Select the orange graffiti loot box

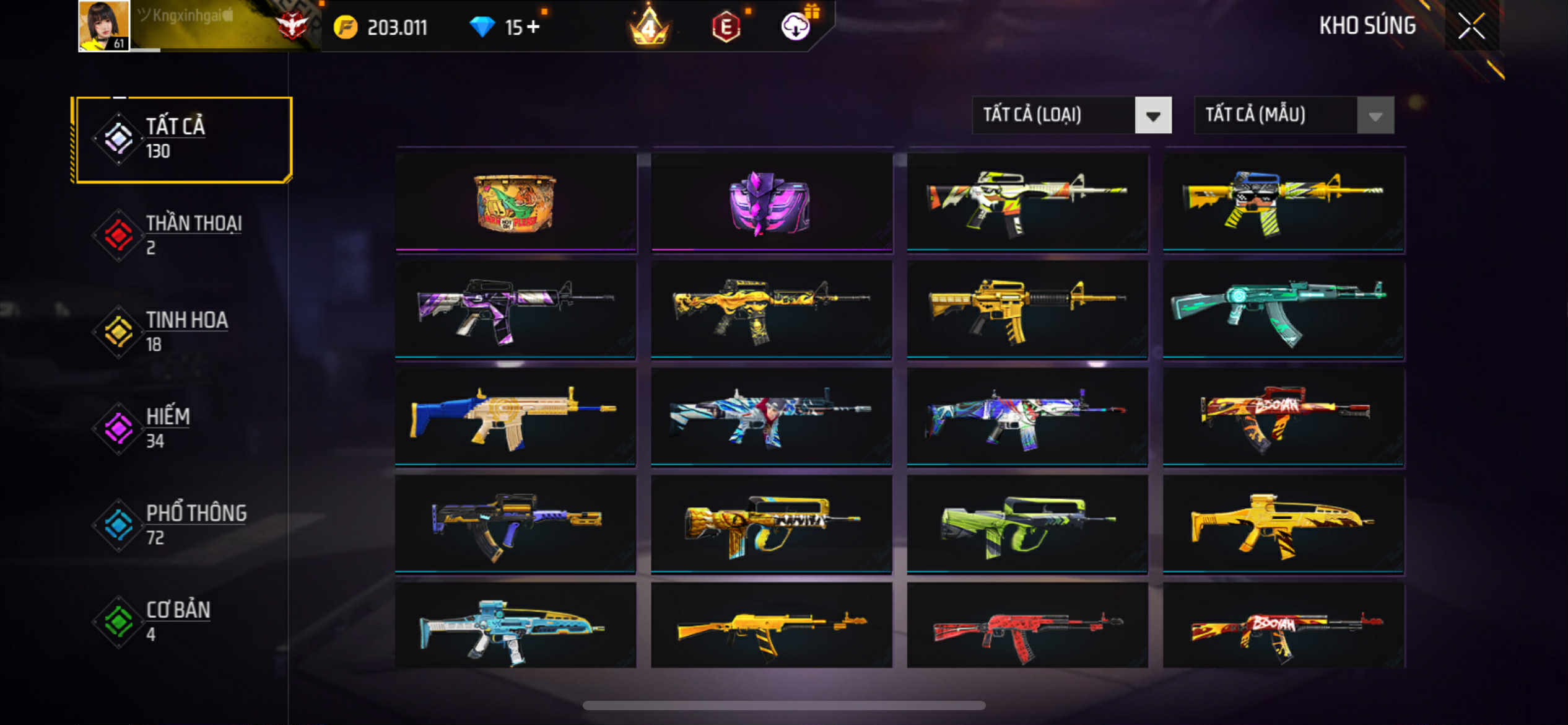(x=515, y=203)
